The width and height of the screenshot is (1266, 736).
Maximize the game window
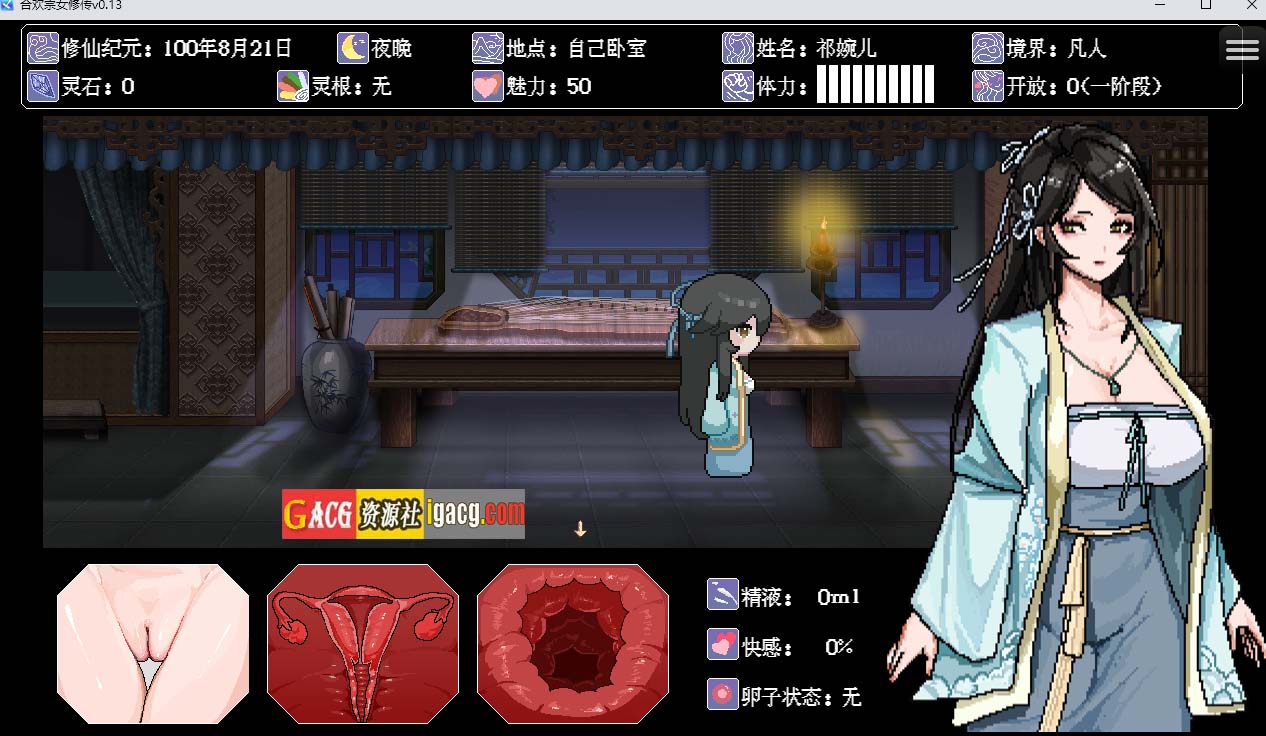pos(1206,5)
